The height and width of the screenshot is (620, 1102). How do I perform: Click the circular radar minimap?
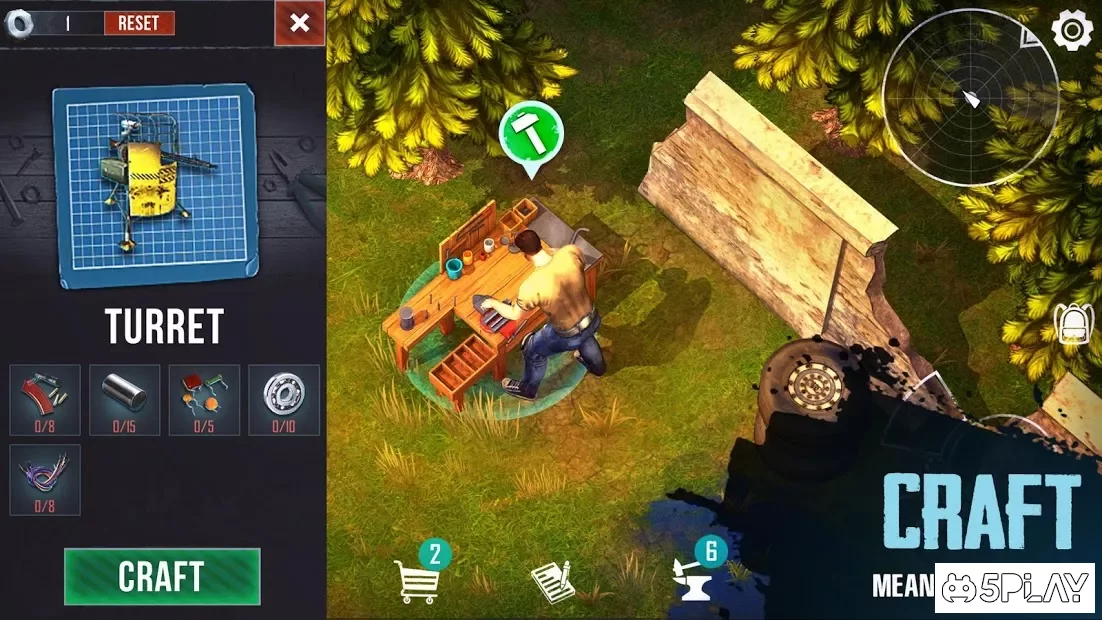(970, 98)
